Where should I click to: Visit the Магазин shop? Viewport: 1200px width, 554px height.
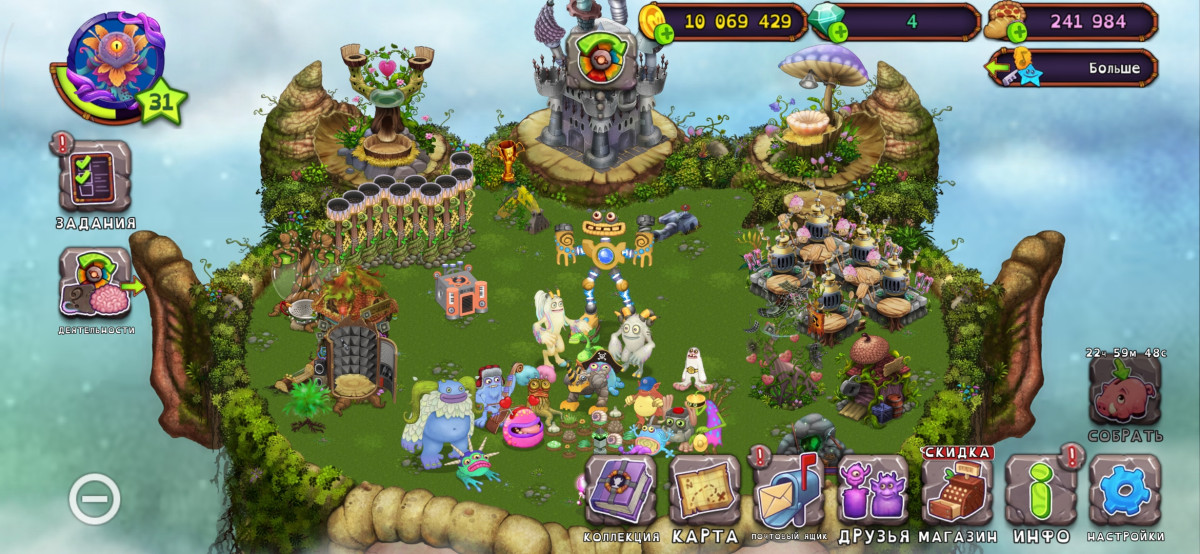957,490
